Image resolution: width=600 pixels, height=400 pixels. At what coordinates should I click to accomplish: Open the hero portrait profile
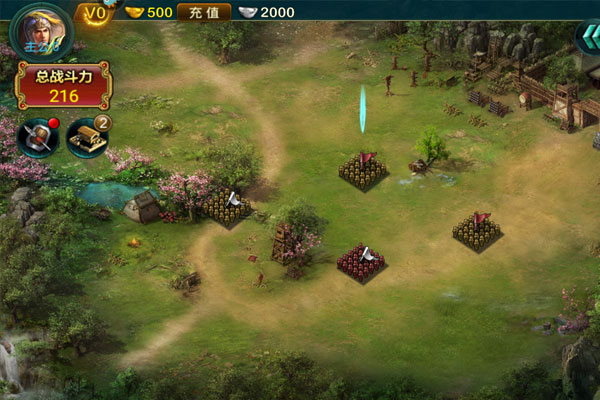38,29
